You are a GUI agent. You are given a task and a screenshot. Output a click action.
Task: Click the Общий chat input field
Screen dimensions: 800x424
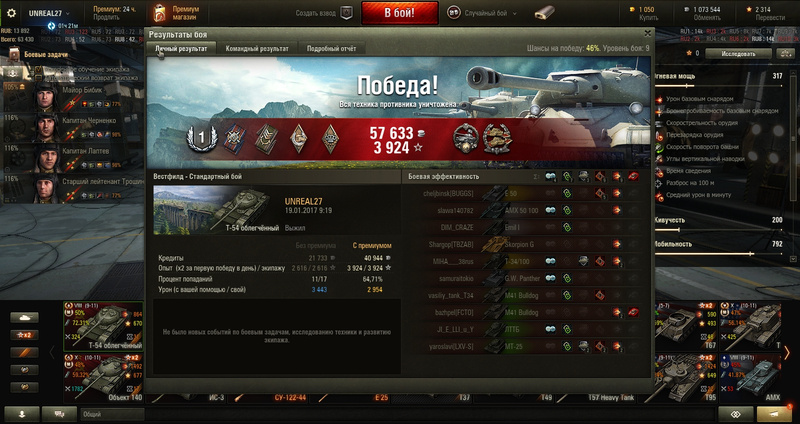point(110,413)
